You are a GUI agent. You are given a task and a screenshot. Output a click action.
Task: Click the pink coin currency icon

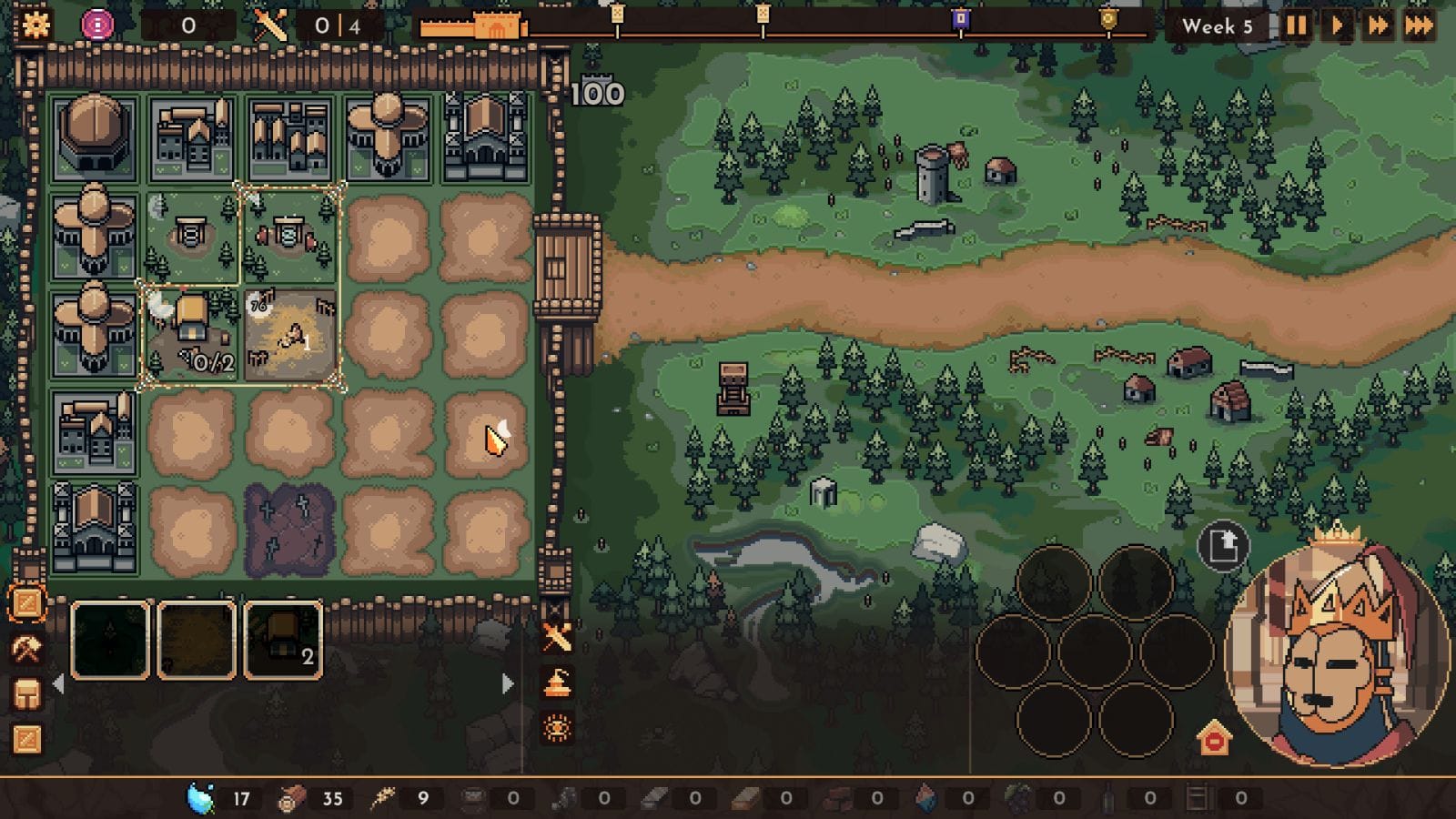coord(97,25)
